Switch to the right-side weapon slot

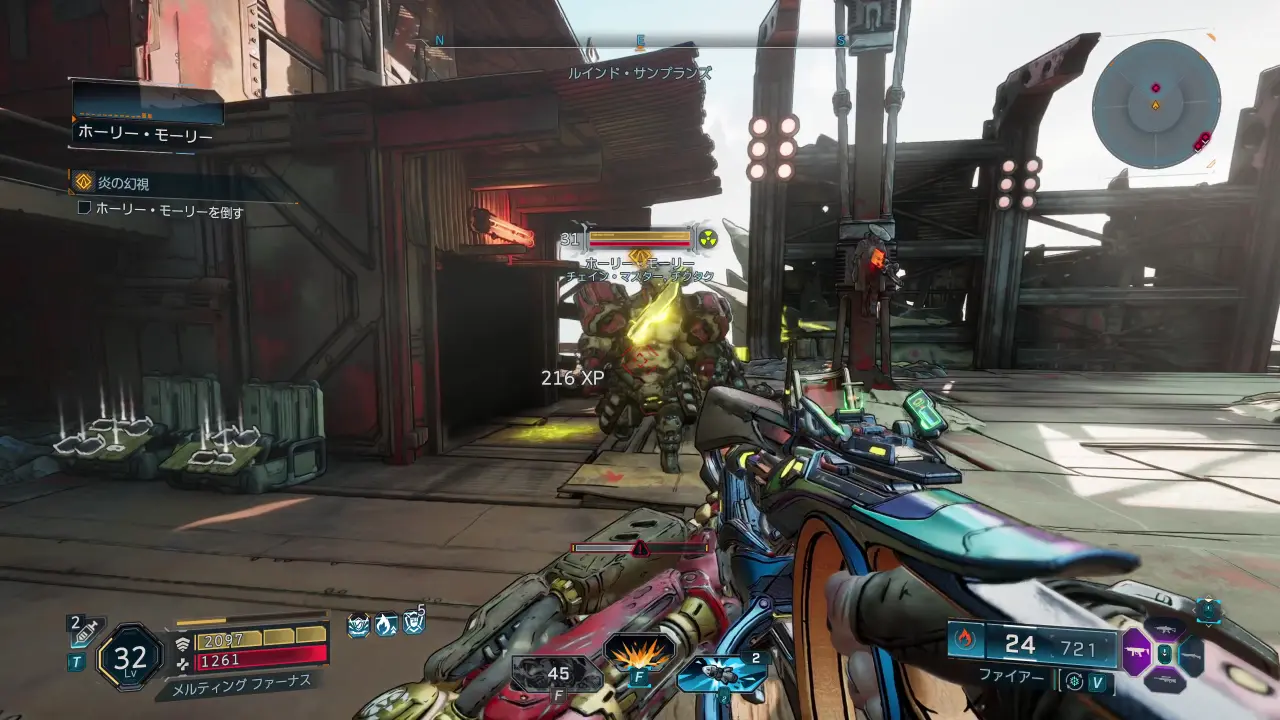click(x=1191, y=655)
